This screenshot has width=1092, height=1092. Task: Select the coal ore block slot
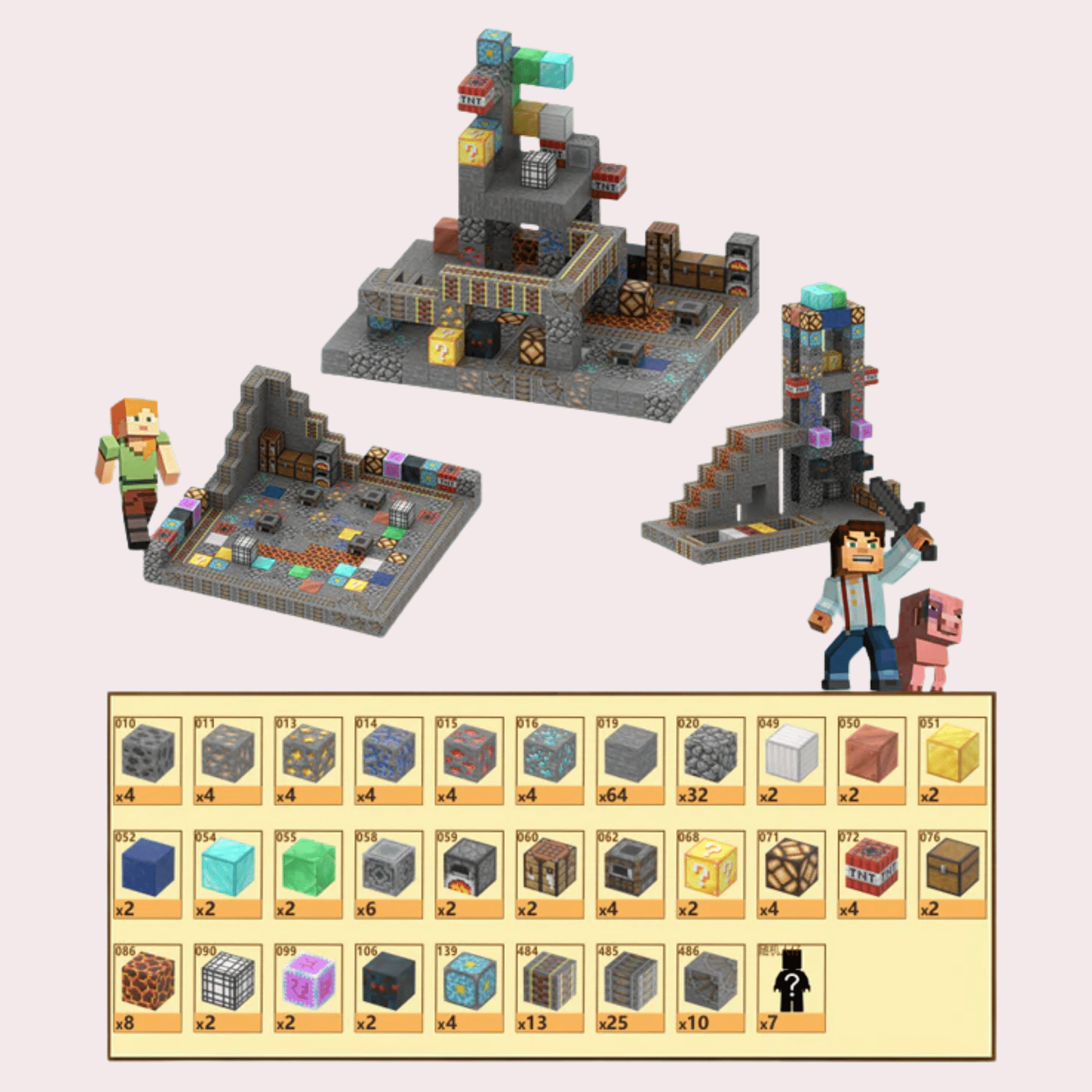(x=148, y=760)
